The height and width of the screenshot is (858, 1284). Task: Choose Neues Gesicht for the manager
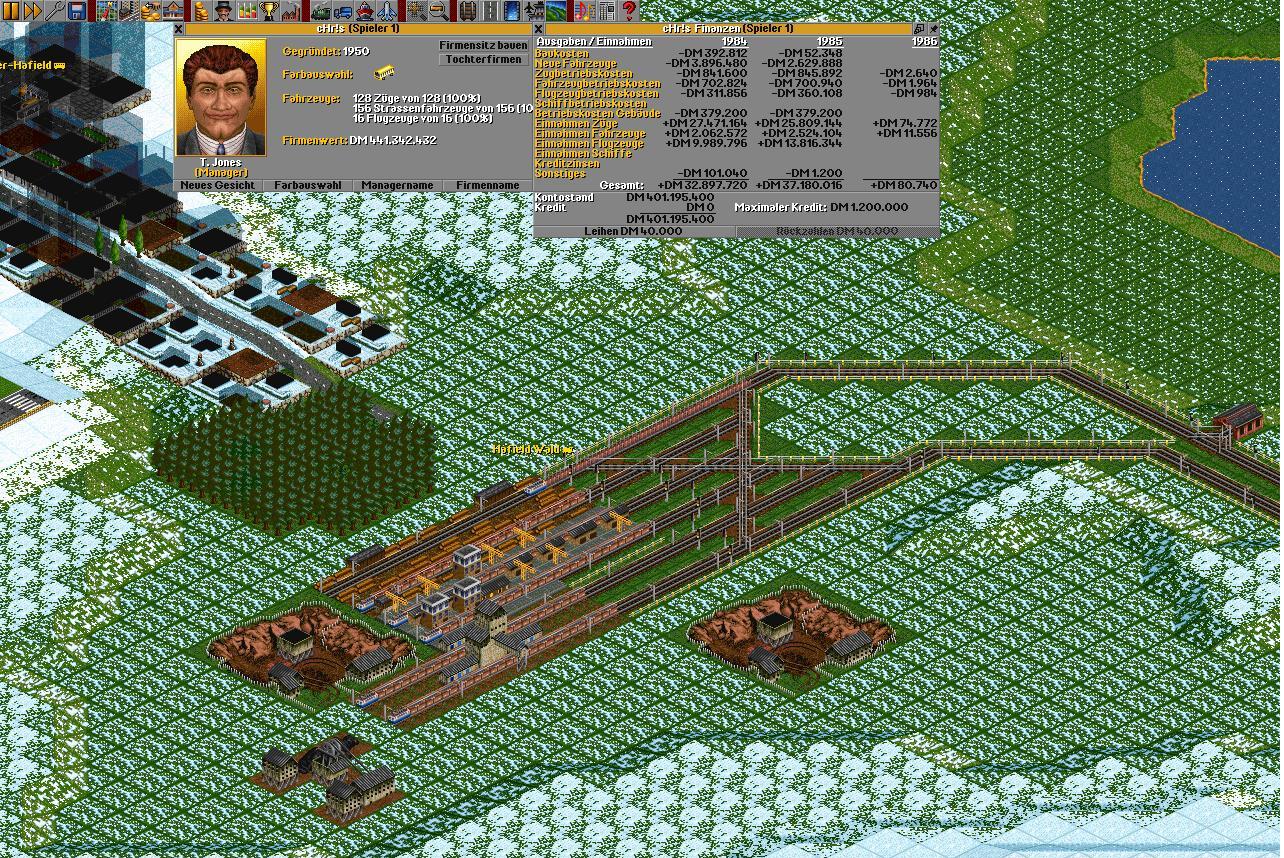pos(218,185)
